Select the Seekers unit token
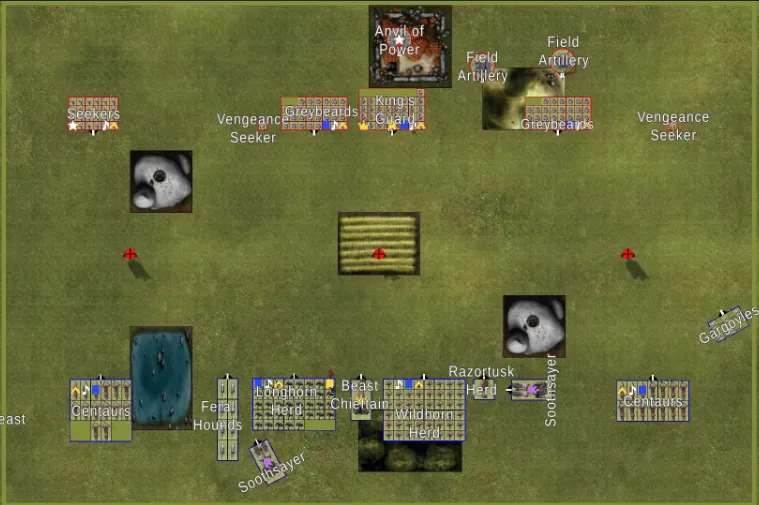Image resolution: width=759 pixels, height=505 pixels. tap(93, 114)
